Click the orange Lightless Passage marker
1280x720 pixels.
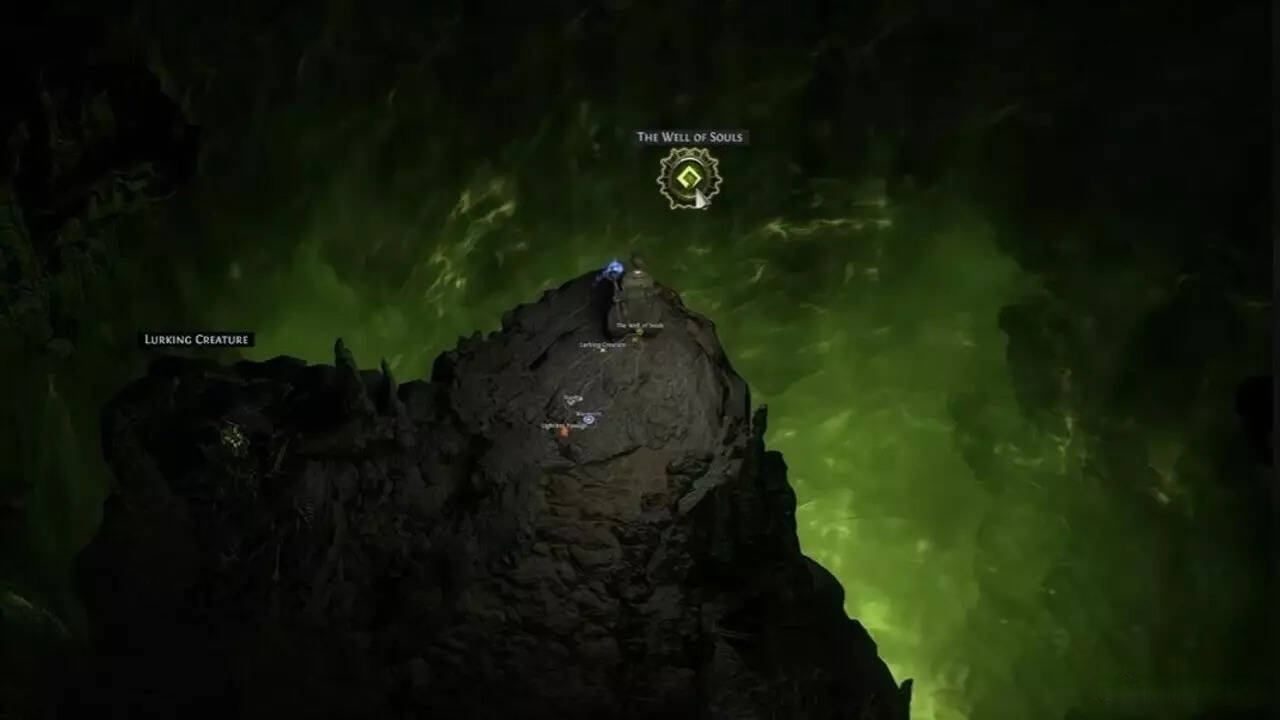click(x=563, y=430)
